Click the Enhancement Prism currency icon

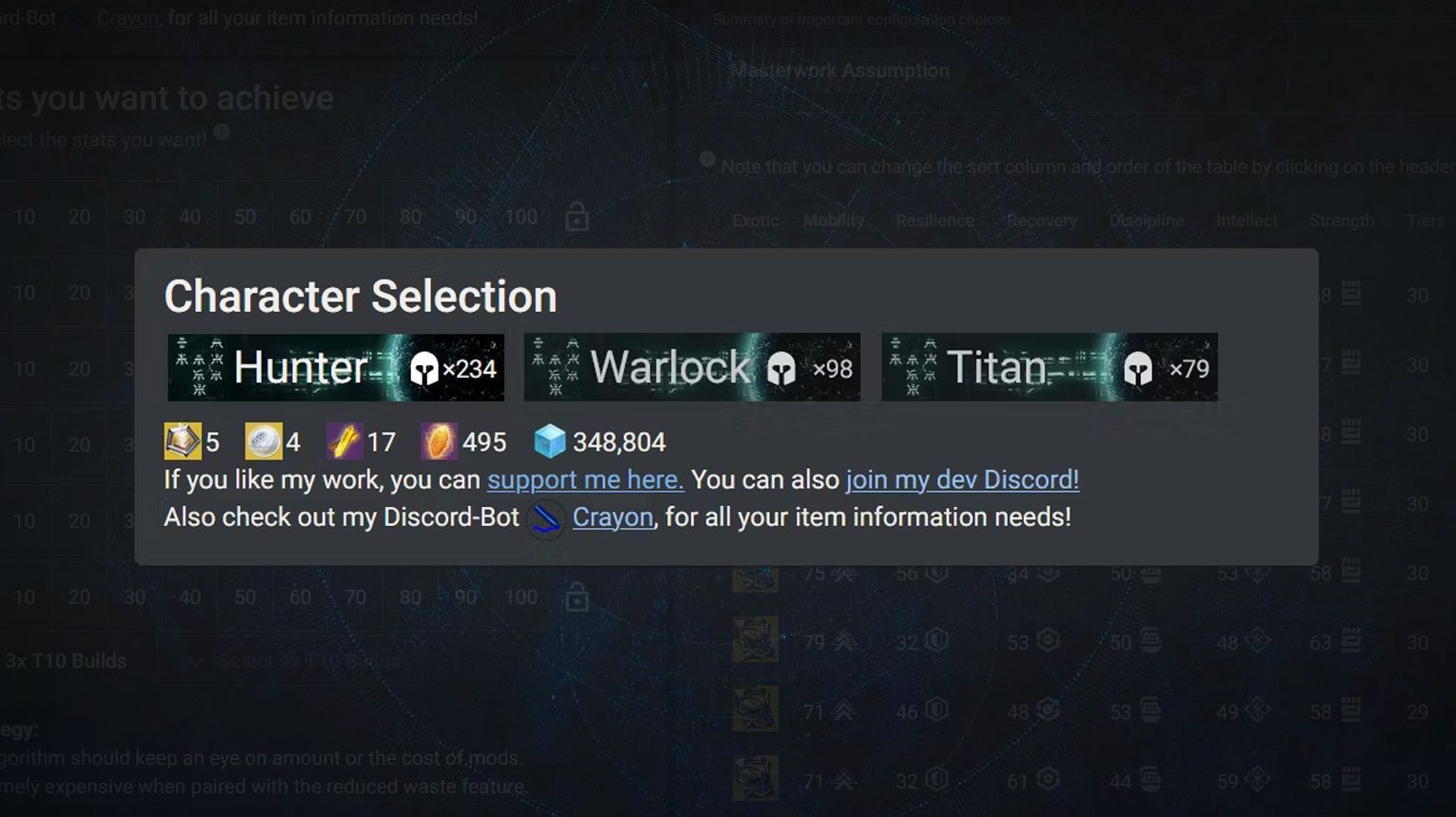(183, 440)
